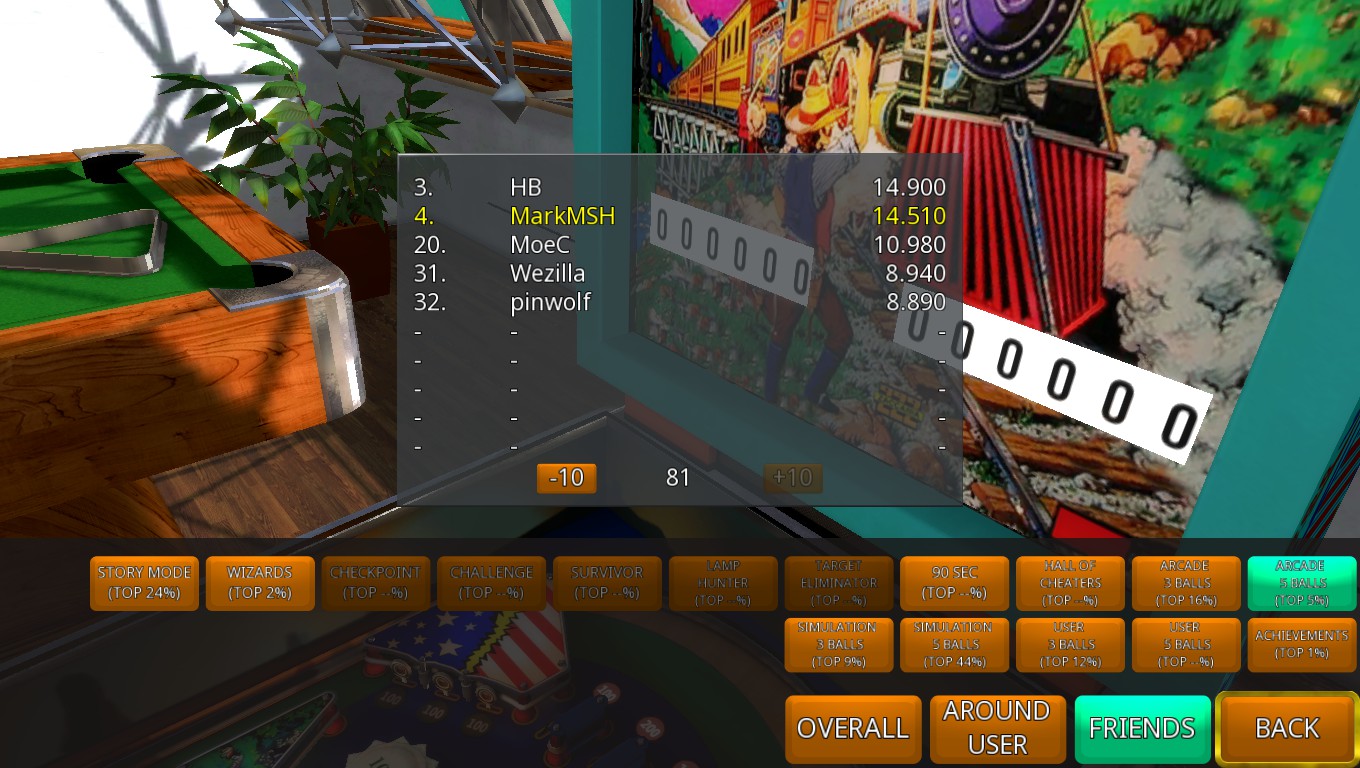Switch to Simulation 3 Balls ranking

(838, 645)
